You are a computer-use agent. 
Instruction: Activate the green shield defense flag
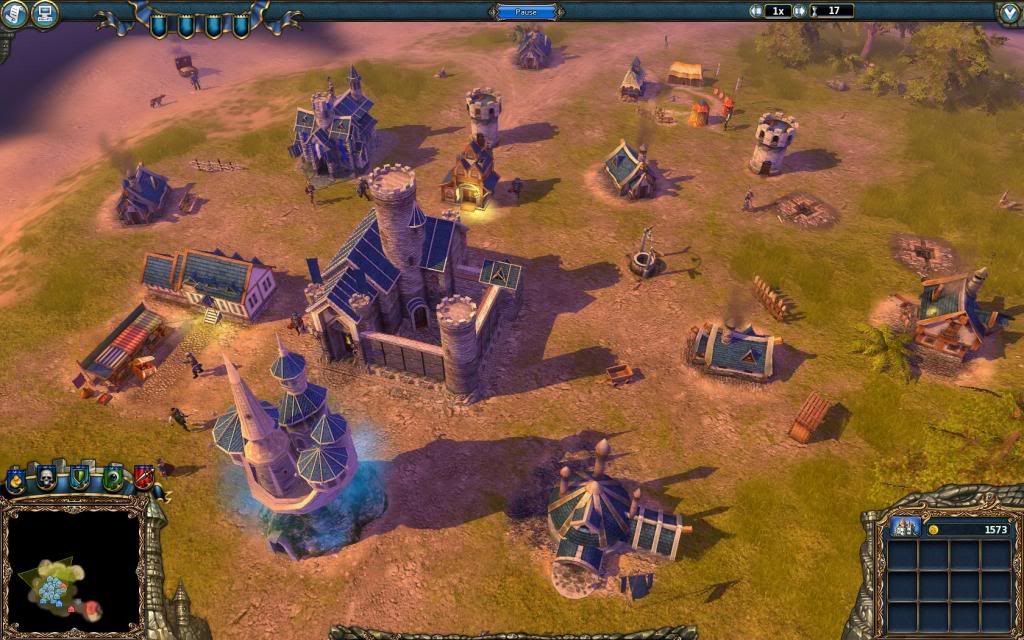[x=80, y=477]
